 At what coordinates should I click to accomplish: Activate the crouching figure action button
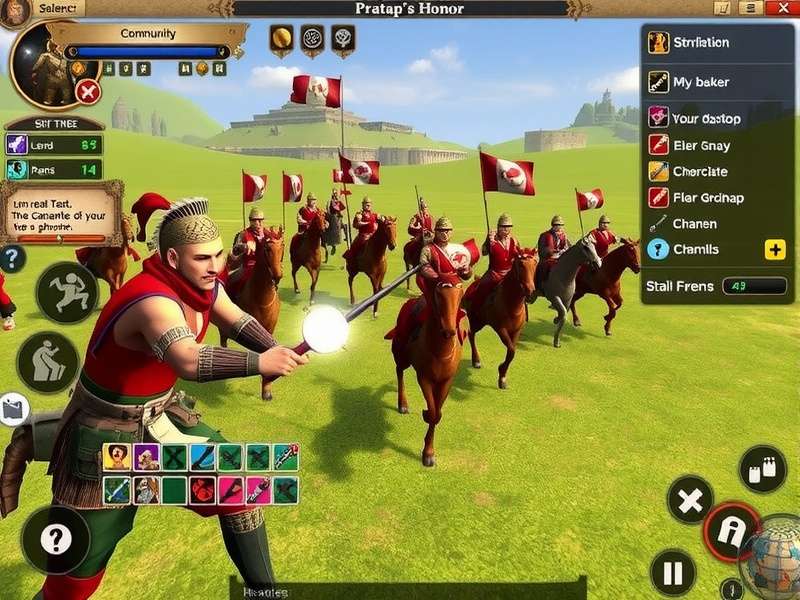47,361
